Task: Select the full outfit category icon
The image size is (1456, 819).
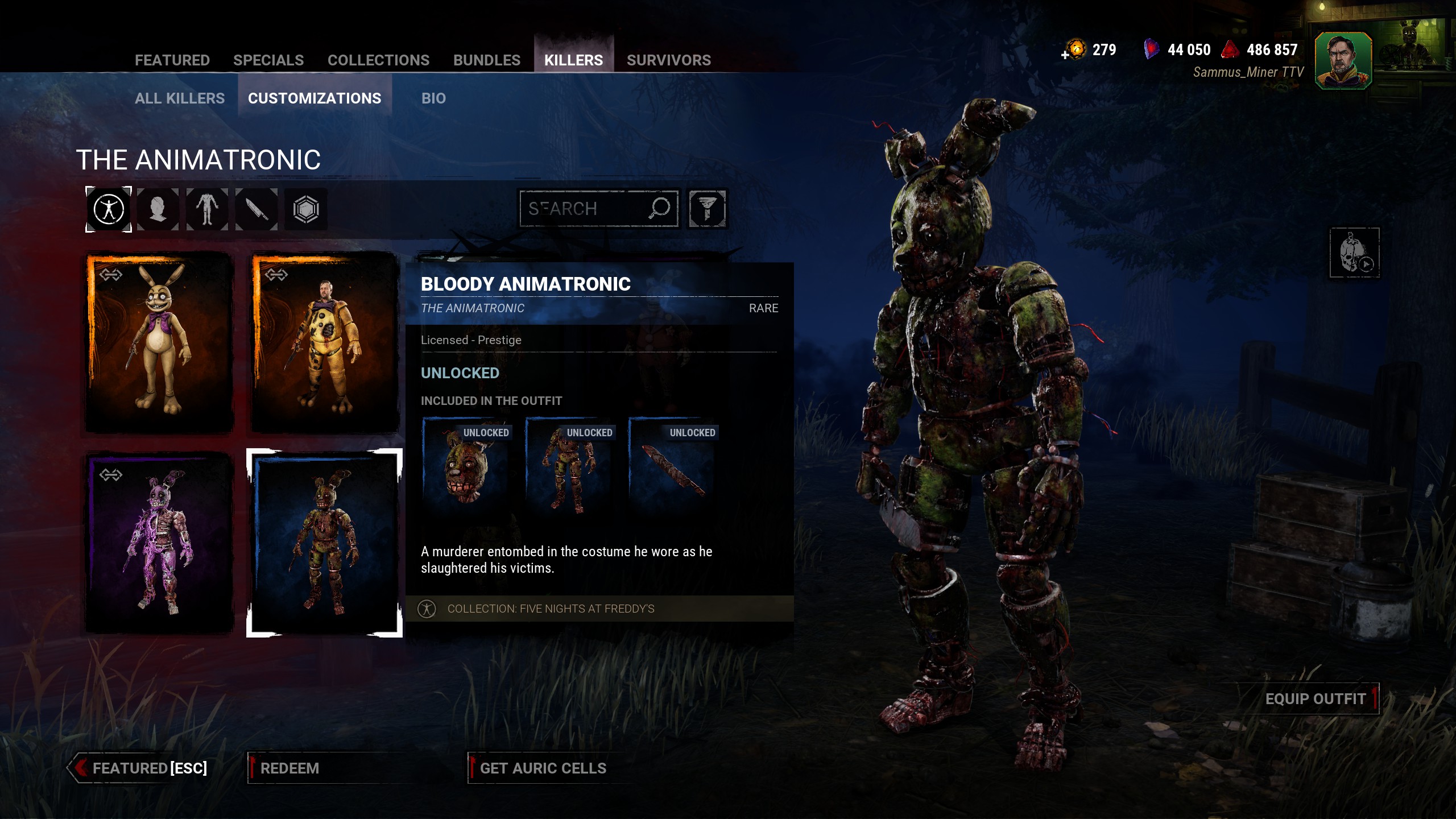Action: tap(109, 209)
